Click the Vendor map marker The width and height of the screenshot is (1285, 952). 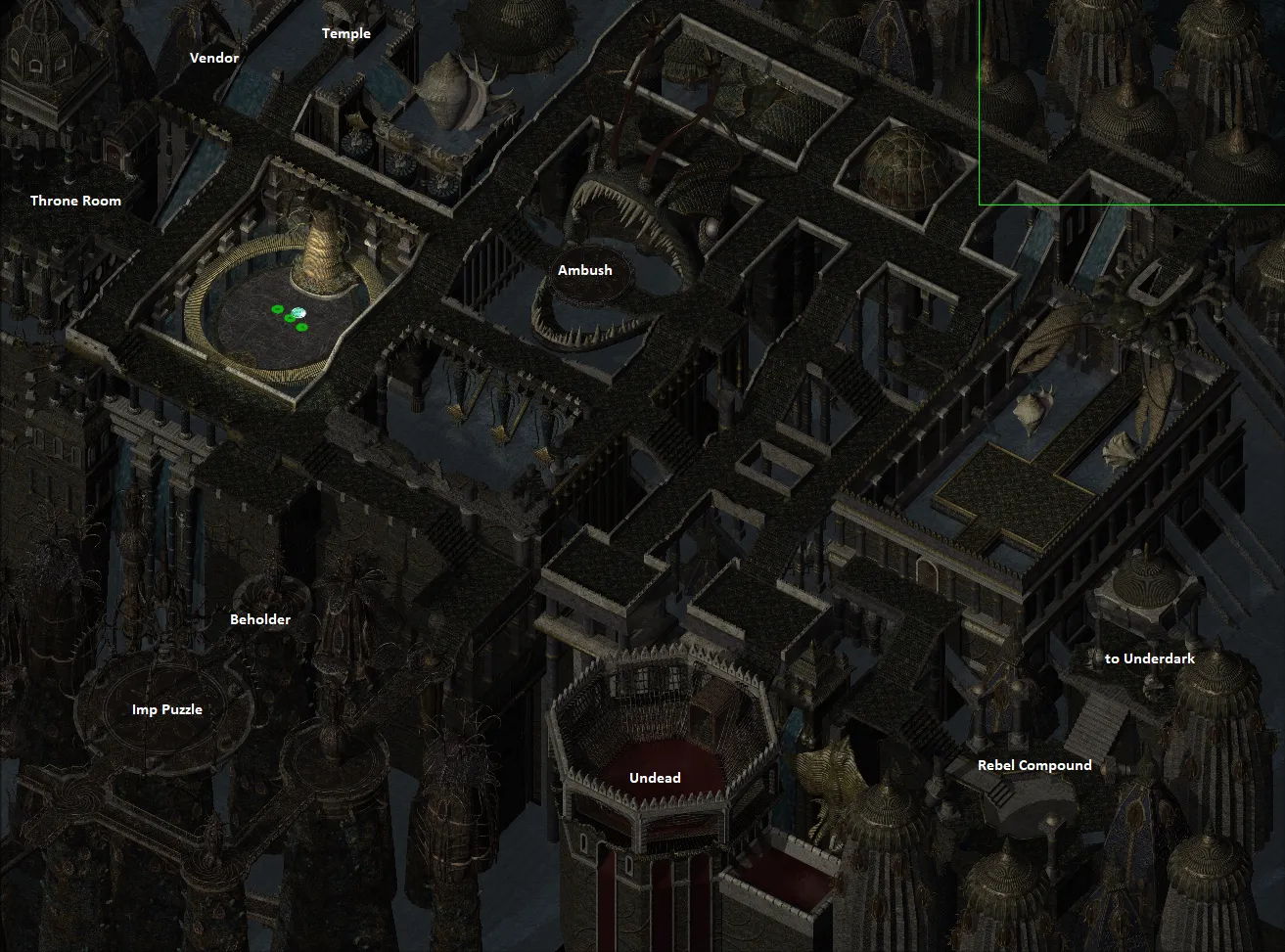pos(214,58)
